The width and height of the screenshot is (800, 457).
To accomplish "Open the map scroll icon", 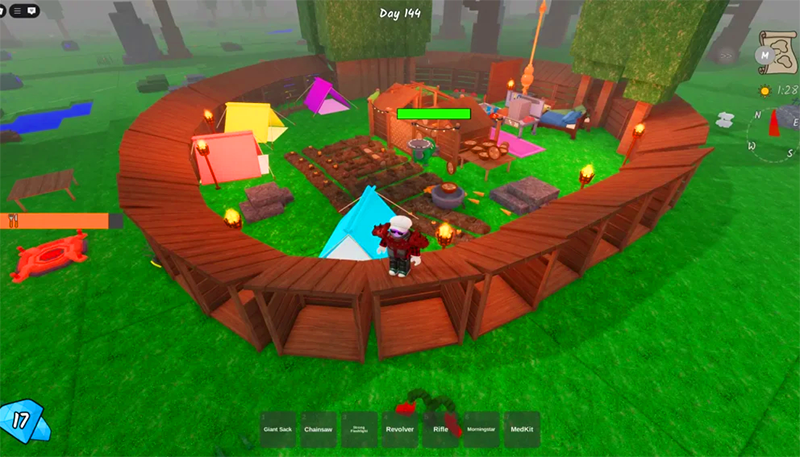I will 774,49.
